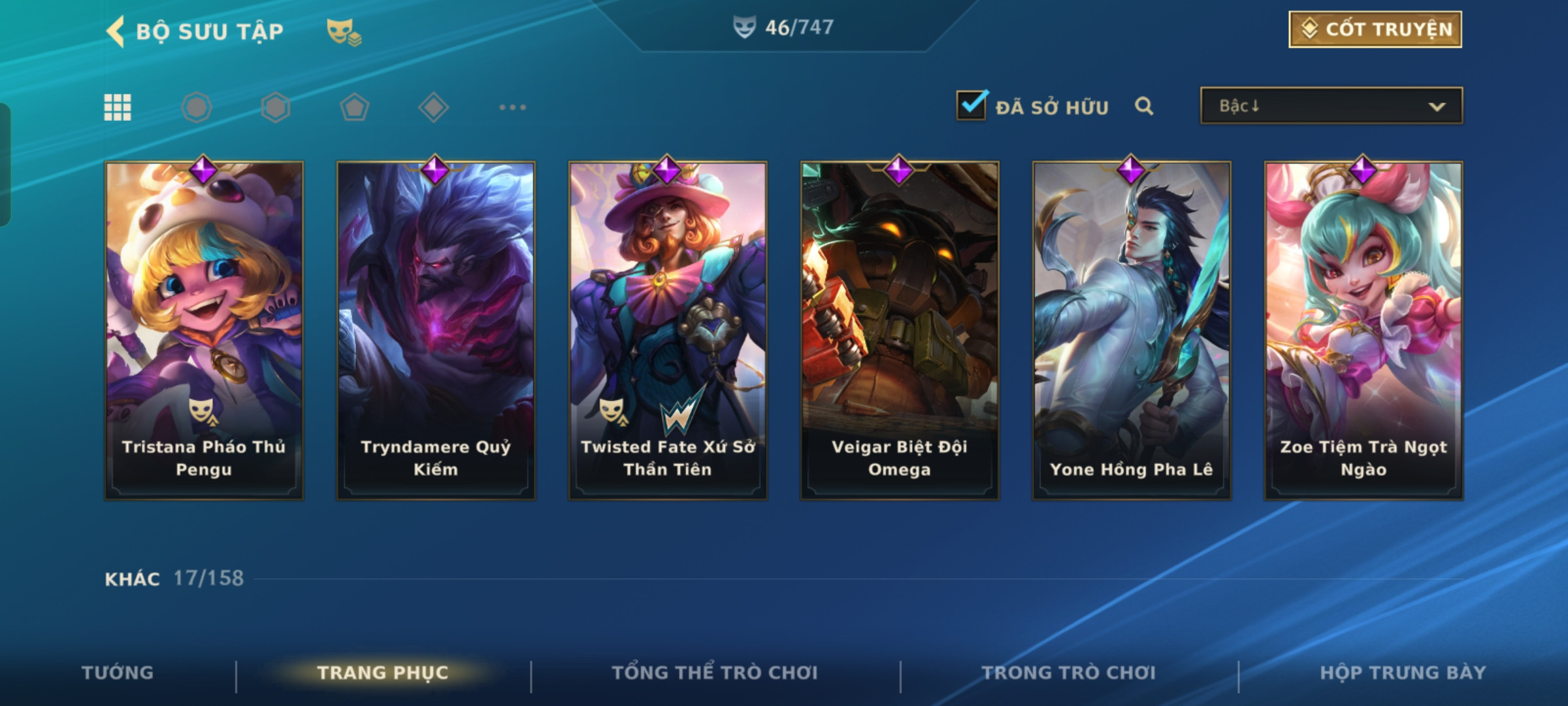
Task: Open the skin search magnifier
Action: 1144,106
